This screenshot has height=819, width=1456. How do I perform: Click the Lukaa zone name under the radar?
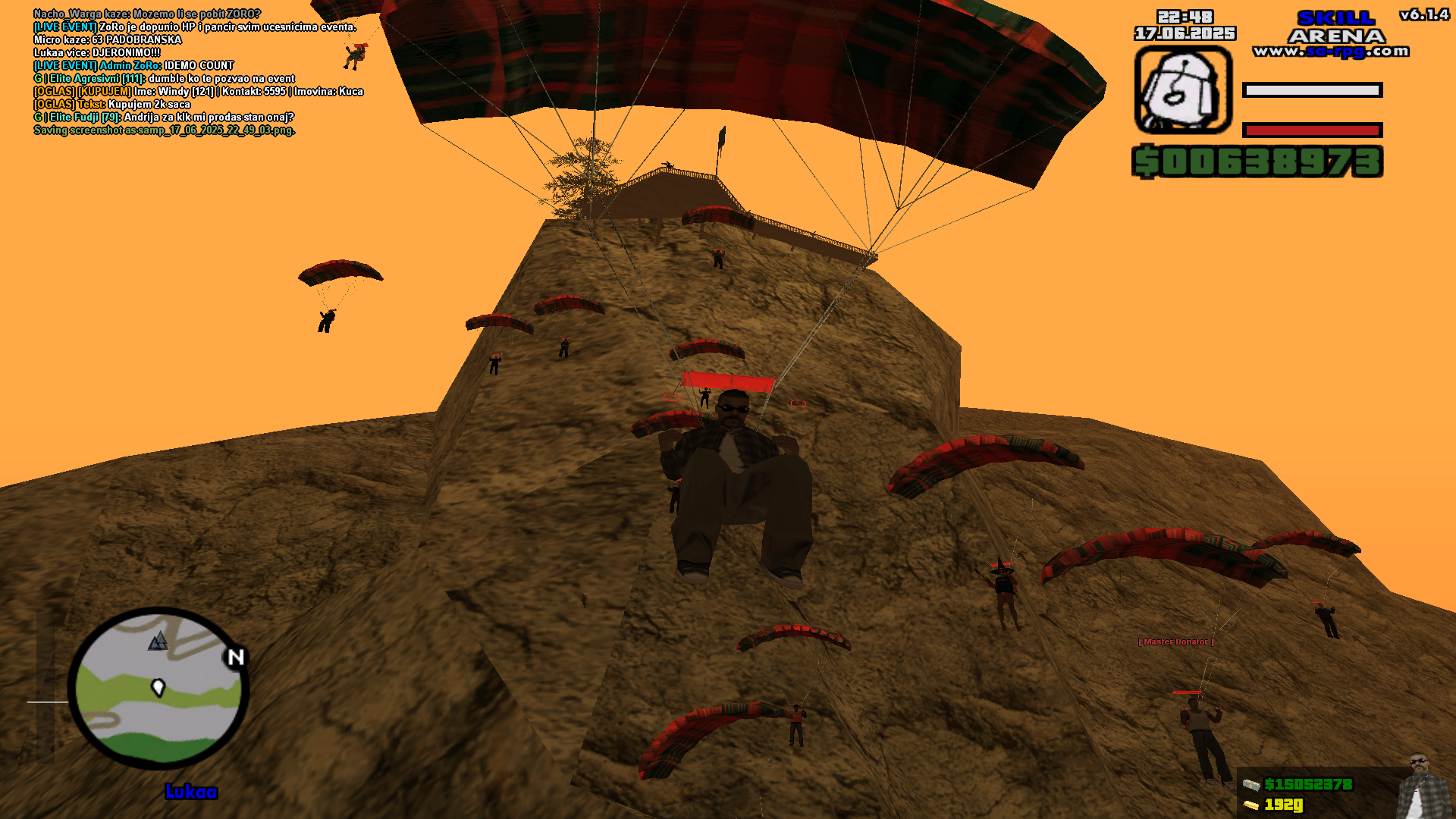tap(191, 792)
